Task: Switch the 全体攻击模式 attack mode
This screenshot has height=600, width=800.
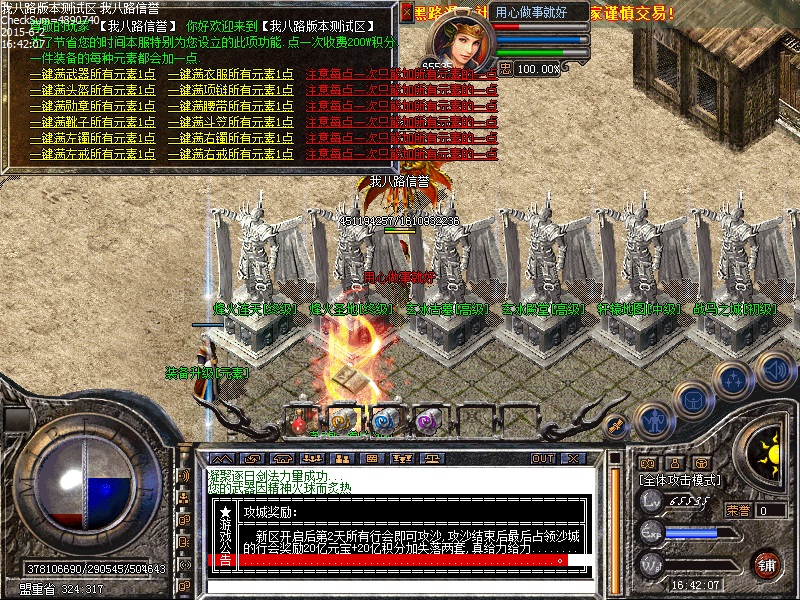Action: tap(679, 481)
